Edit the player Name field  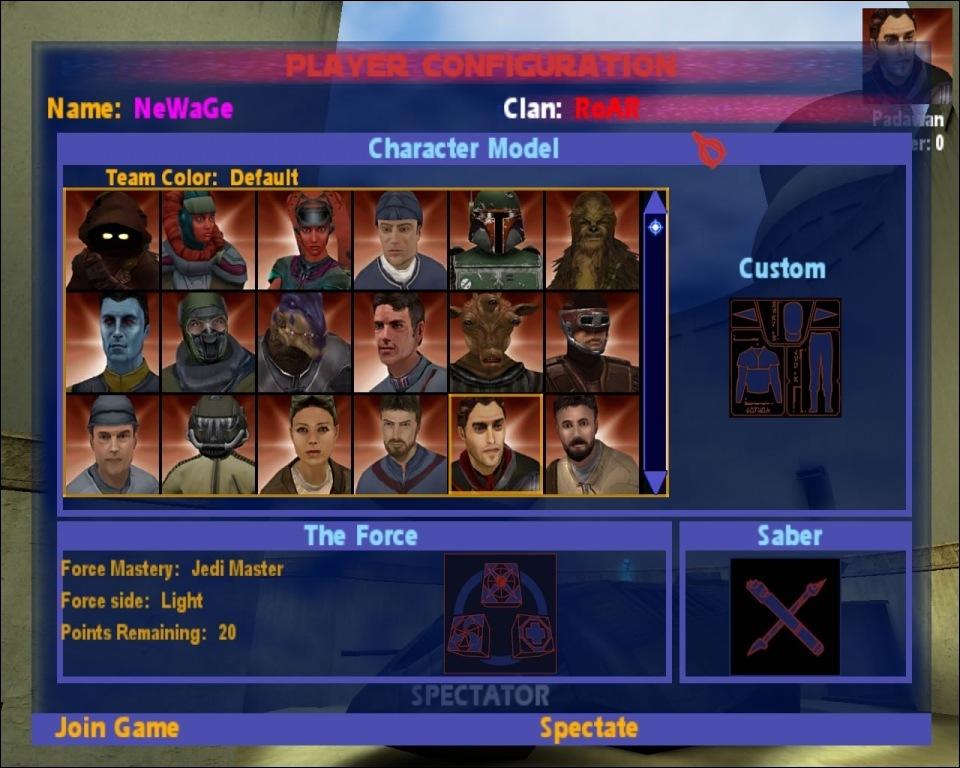coord(183,108)
